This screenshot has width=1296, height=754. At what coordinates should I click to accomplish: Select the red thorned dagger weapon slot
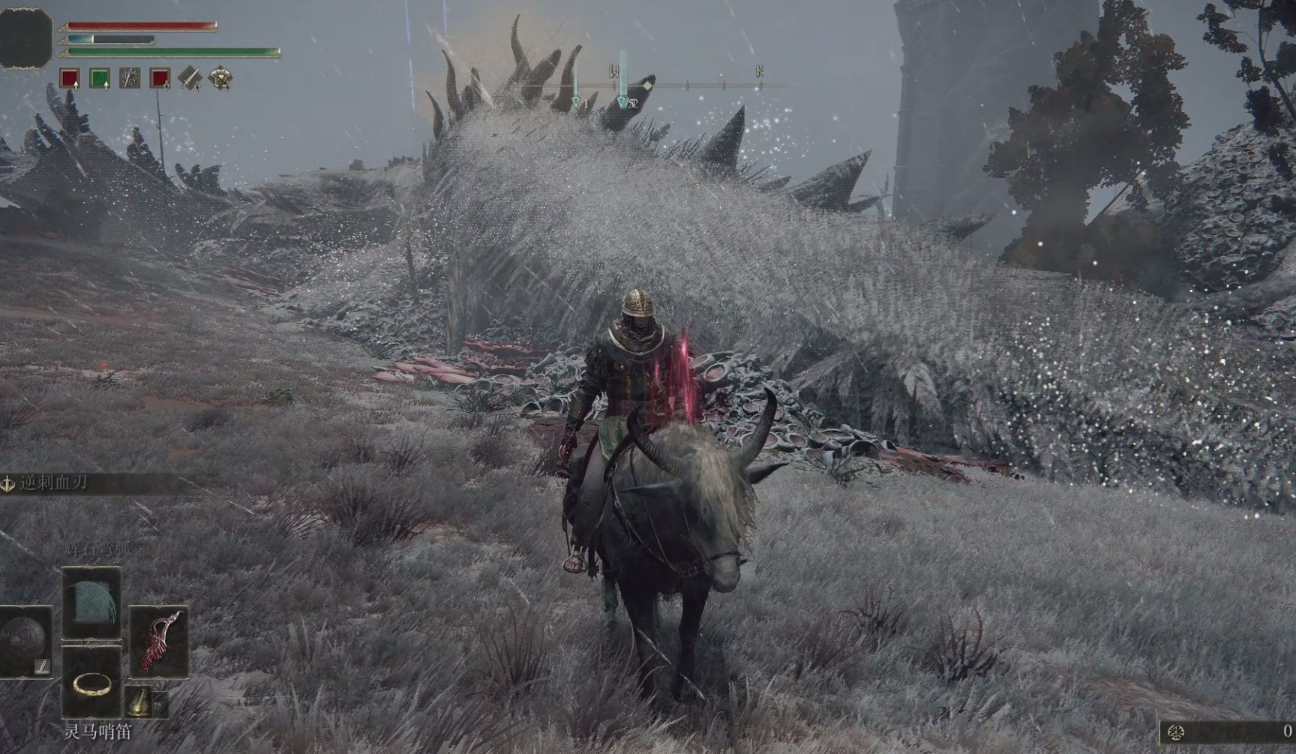pos(159,641)
